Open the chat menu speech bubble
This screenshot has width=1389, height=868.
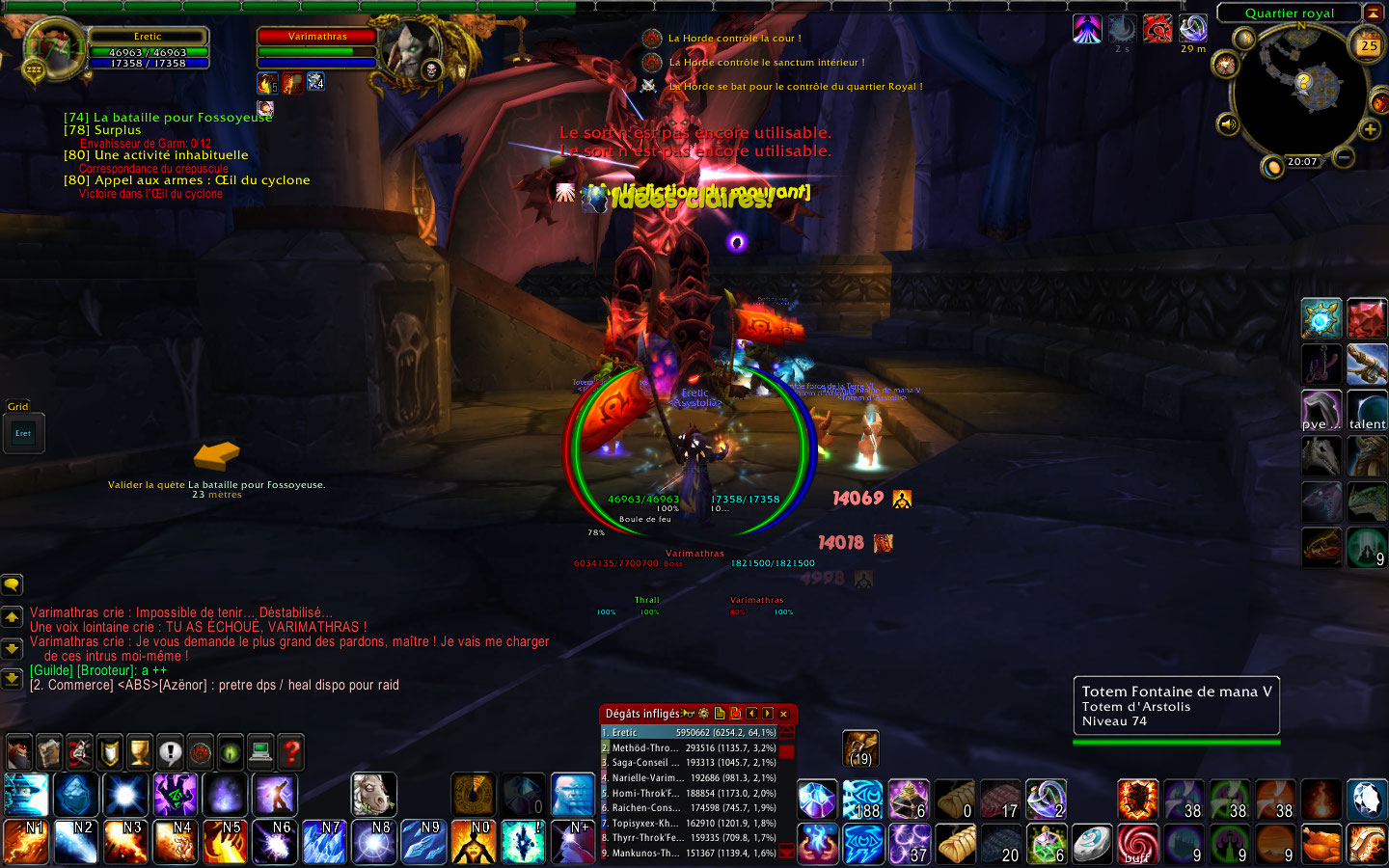pyautogui.click(x=12, y=584)
